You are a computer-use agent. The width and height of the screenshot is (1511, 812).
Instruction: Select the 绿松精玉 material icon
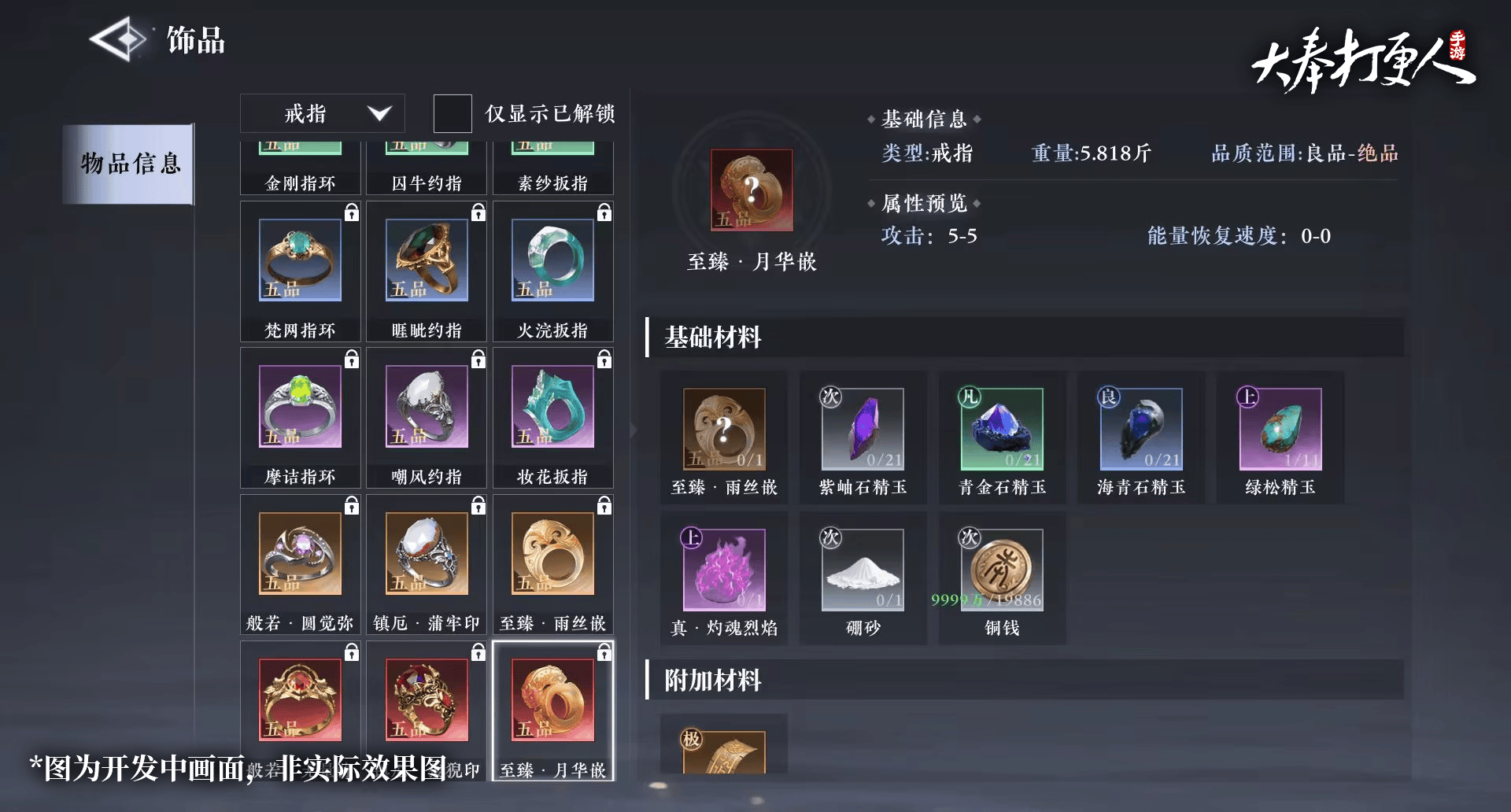click(x=1280, y=429)
